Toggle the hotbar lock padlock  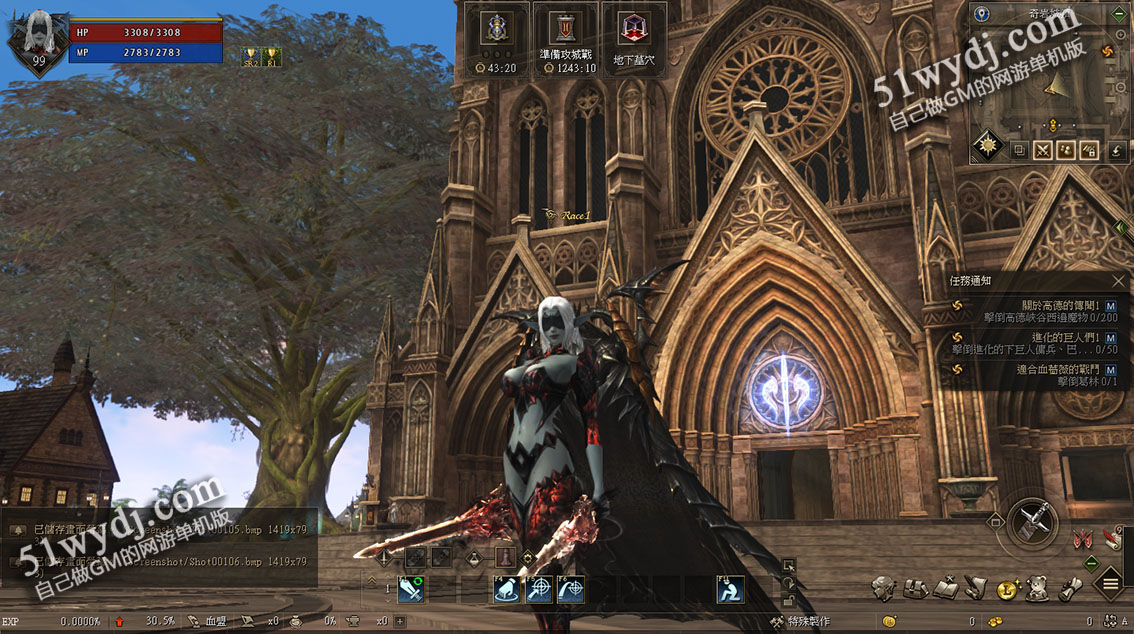click(x=789, y=599)
